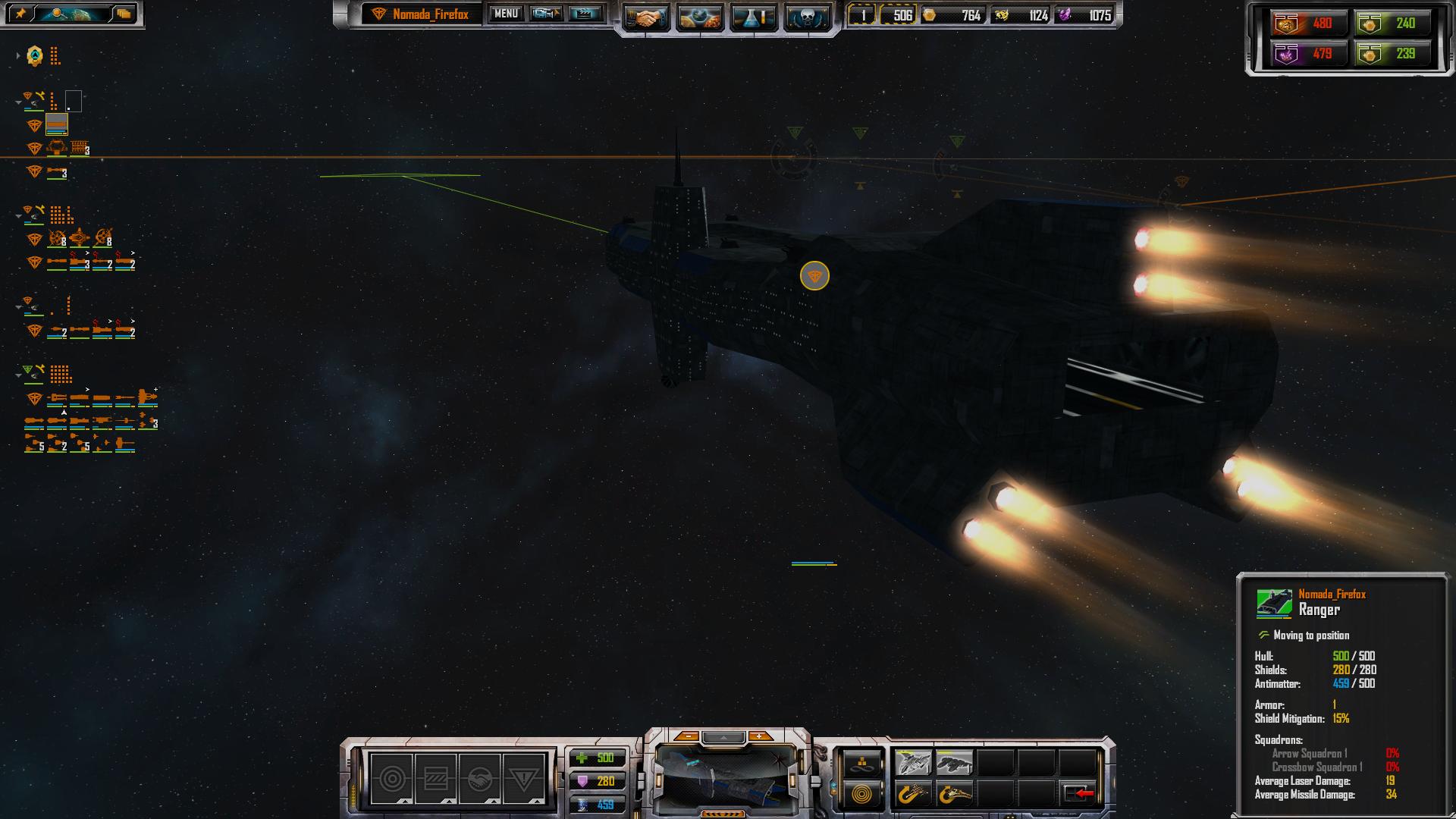Open the planets empire screen
The width and height of the screenshot is (1456, 819).
coord(699,17)
